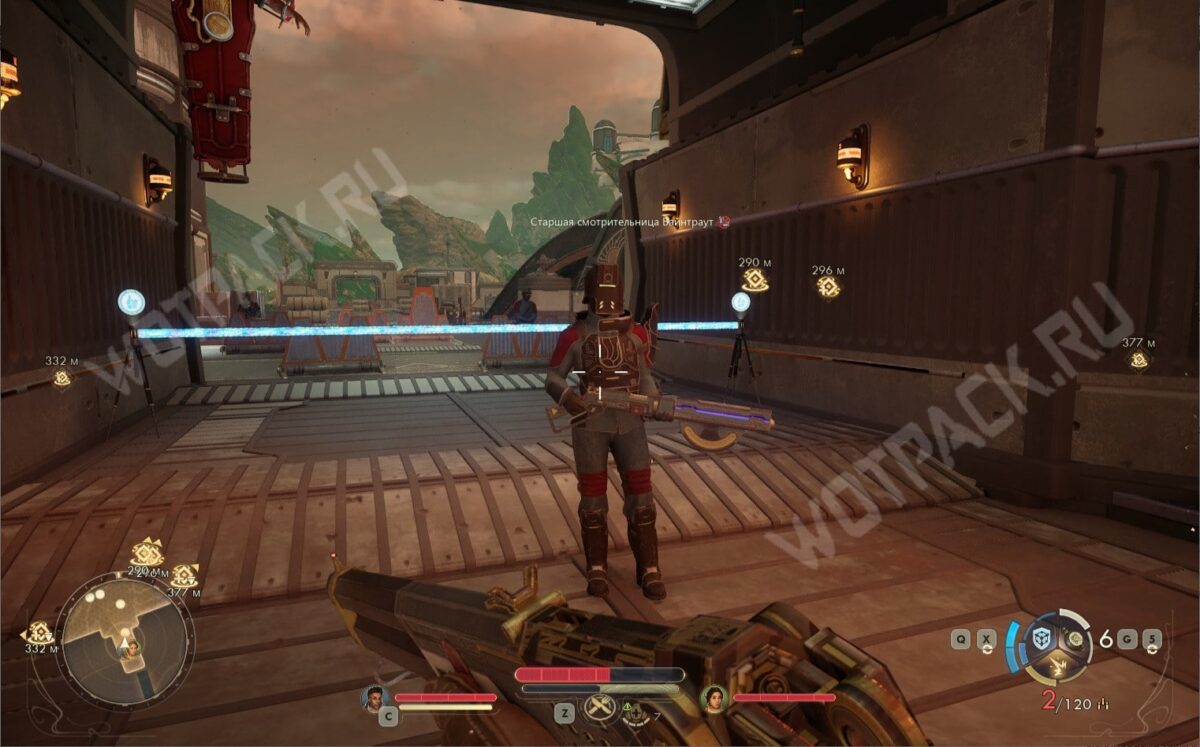Image resolution: width=1200 pixels, height=747 pixels.
Task: Click the quest marker at the right edge
Action: [1138, 360]
